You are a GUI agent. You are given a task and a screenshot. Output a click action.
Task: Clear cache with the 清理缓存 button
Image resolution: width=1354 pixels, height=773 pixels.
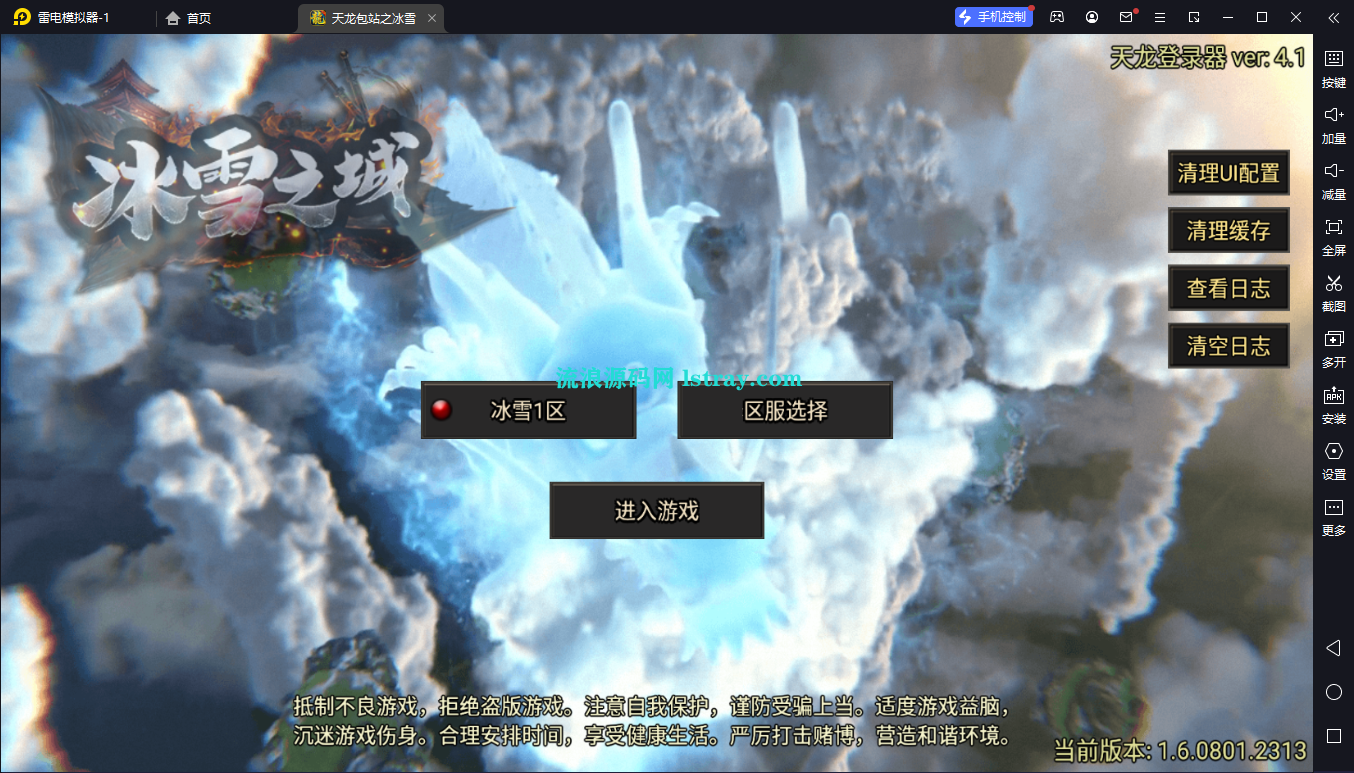pos(1228,230)
